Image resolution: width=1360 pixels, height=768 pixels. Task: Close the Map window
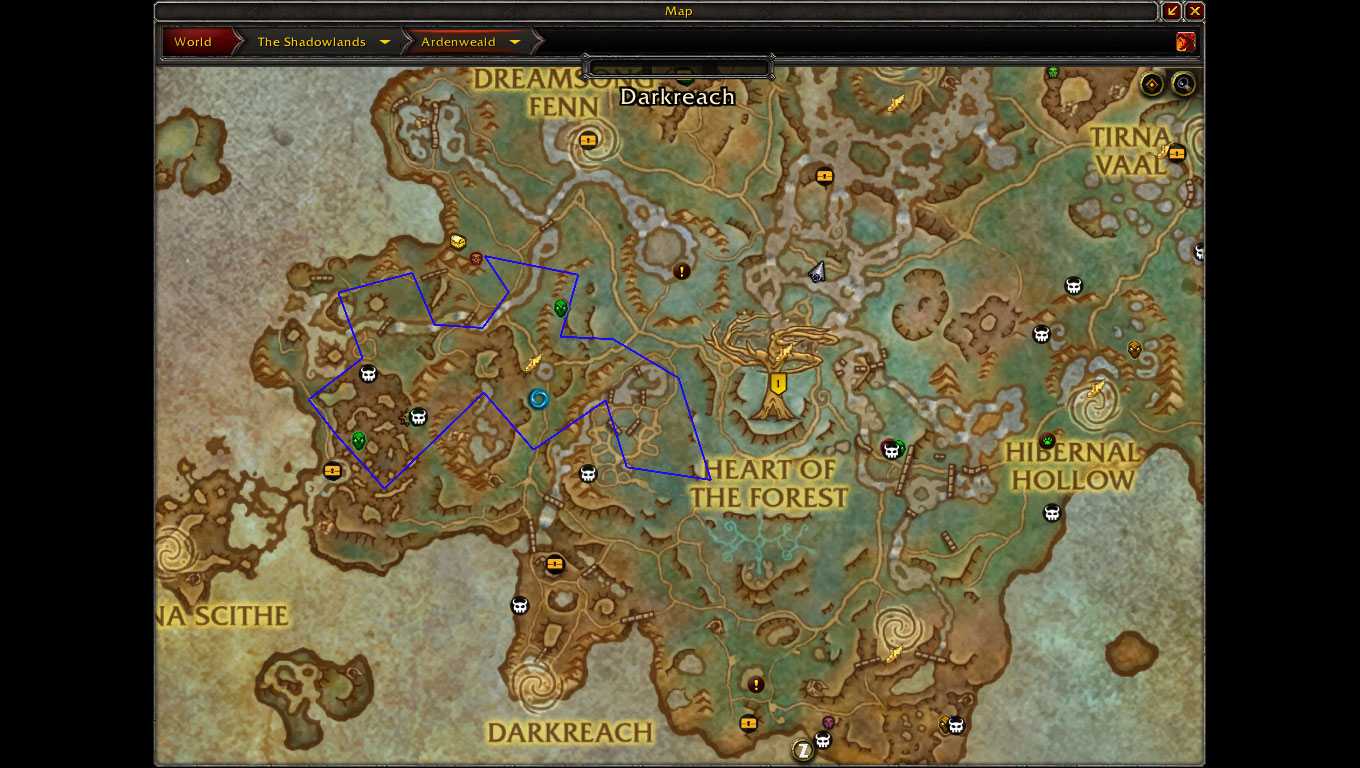pos(1195,11)
